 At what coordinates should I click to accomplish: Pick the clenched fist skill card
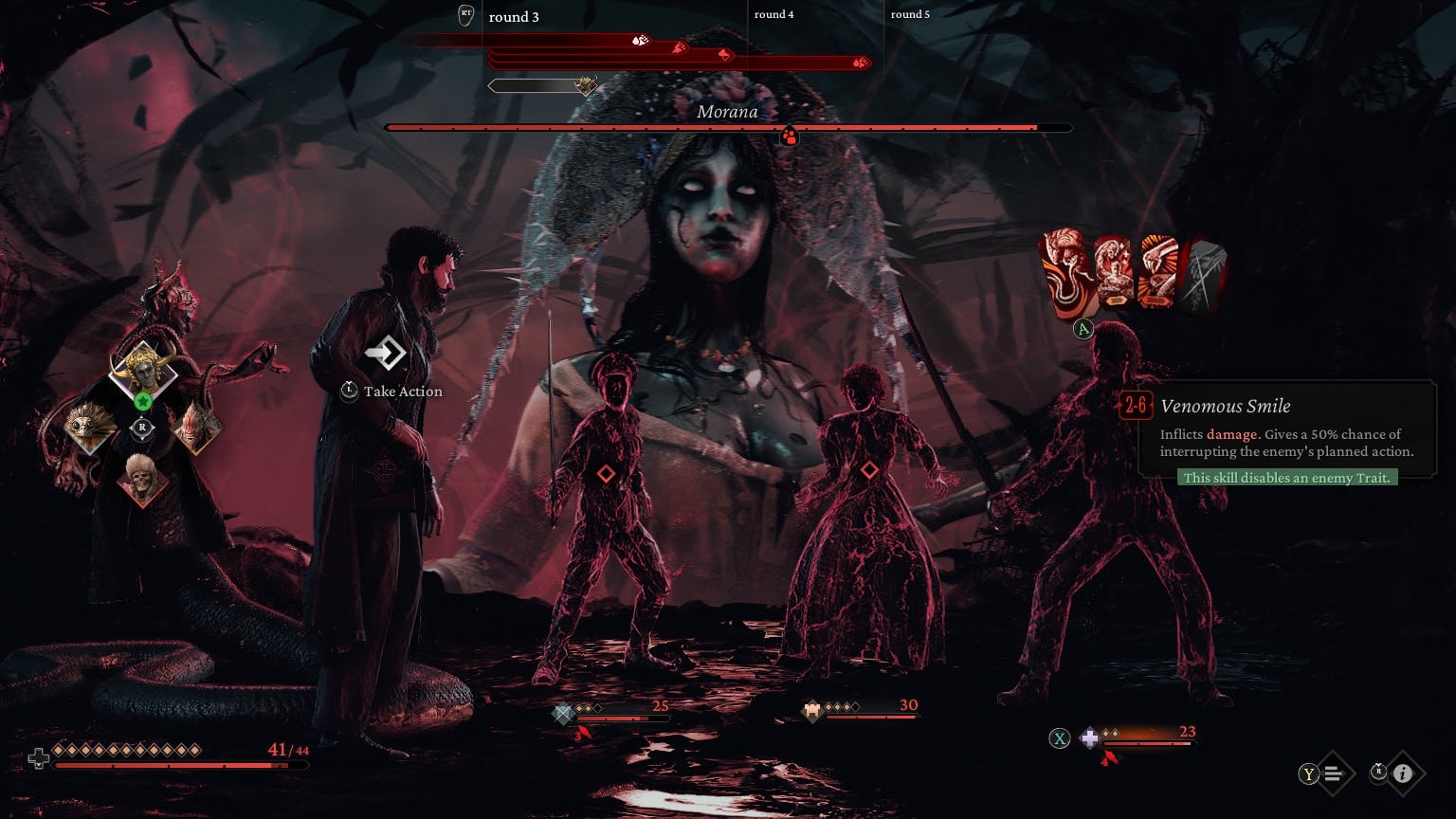pos(1158,271)
